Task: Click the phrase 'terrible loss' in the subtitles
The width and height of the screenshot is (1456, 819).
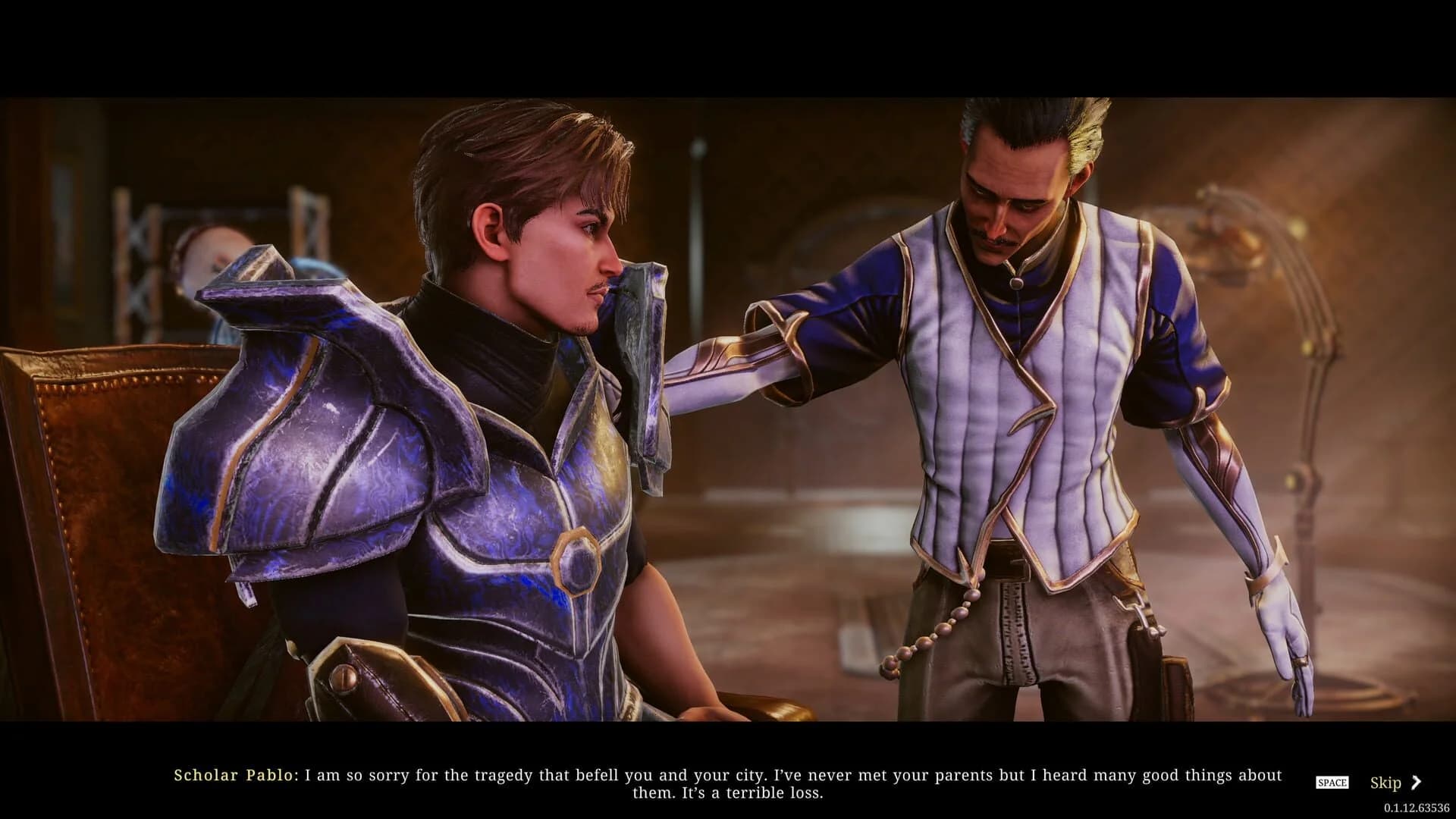Action: [773, 792]
